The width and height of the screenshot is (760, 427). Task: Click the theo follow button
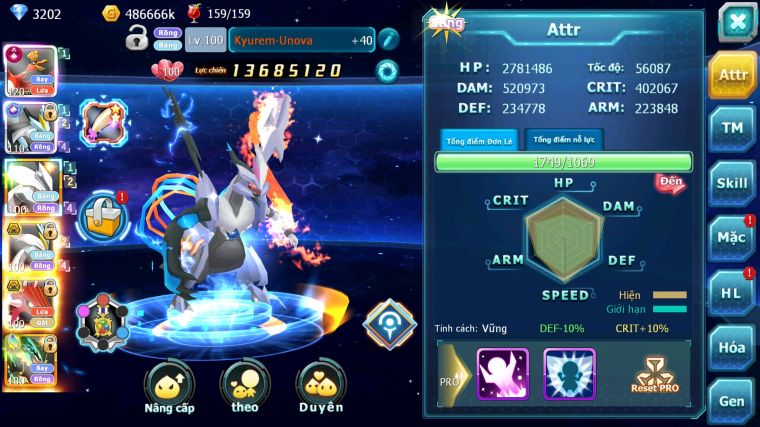click(244, 386)
